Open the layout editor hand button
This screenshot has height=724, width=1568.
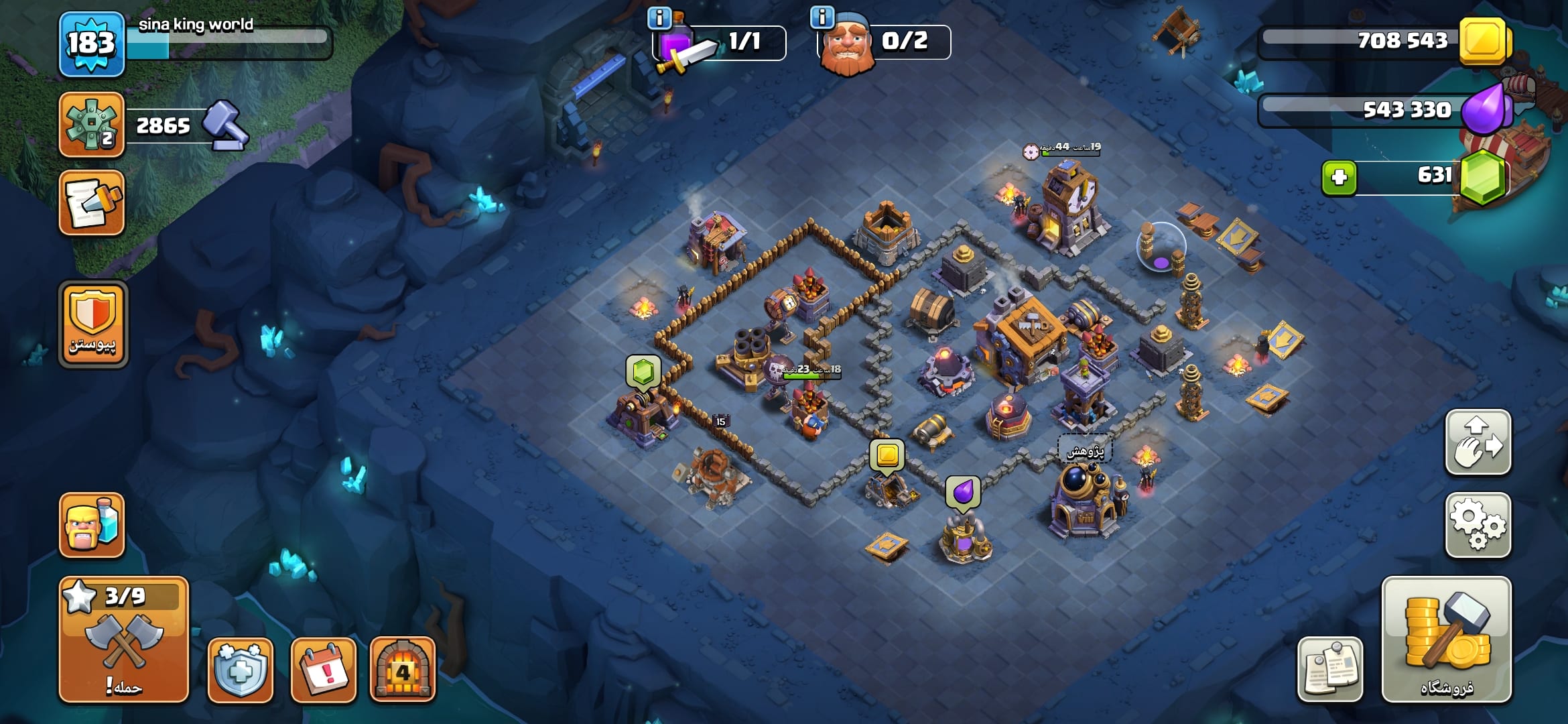pyautogui.click(x=1478, y=442)
